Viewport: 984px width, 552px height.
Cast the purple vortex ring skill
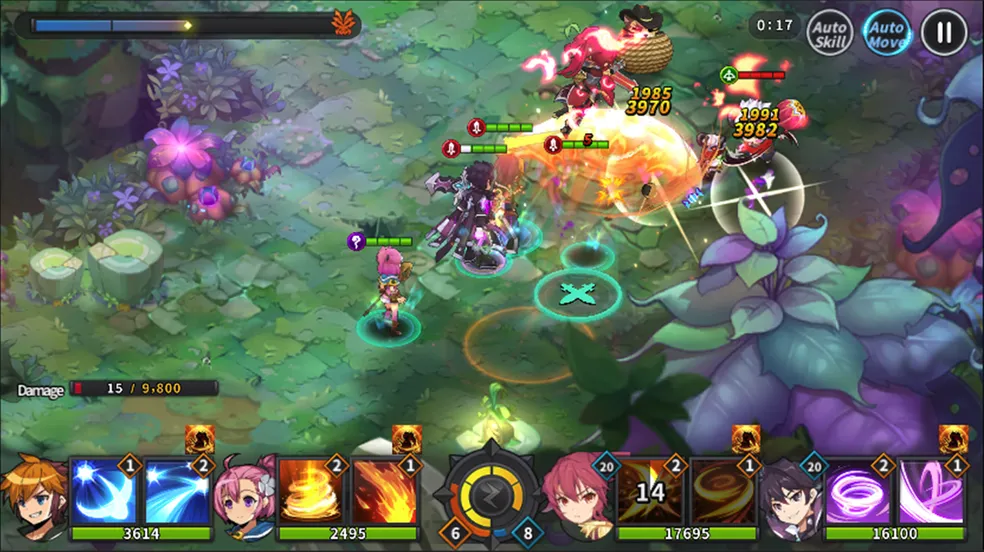[859, 491]
